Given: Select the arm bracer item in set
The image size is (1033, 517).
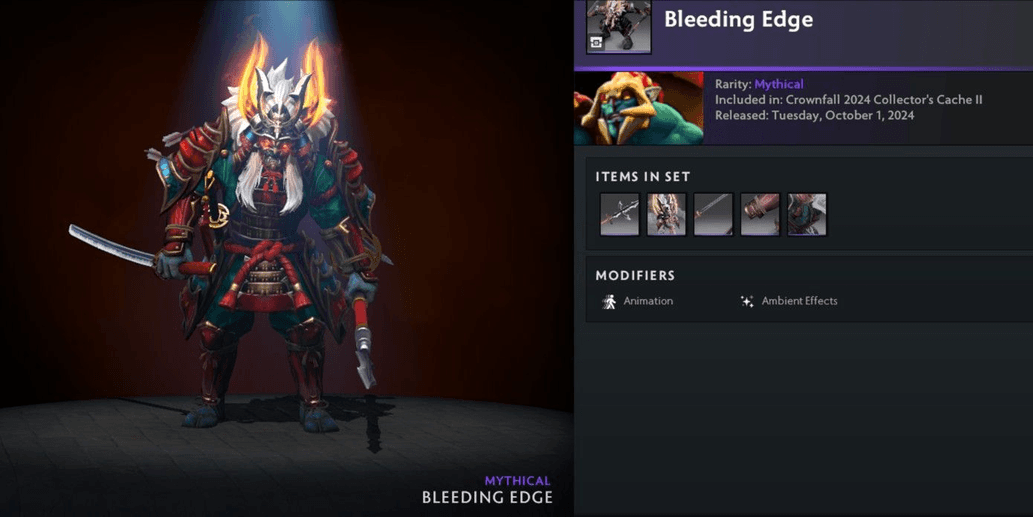Looking at the screenshot, I should (760, 214).
